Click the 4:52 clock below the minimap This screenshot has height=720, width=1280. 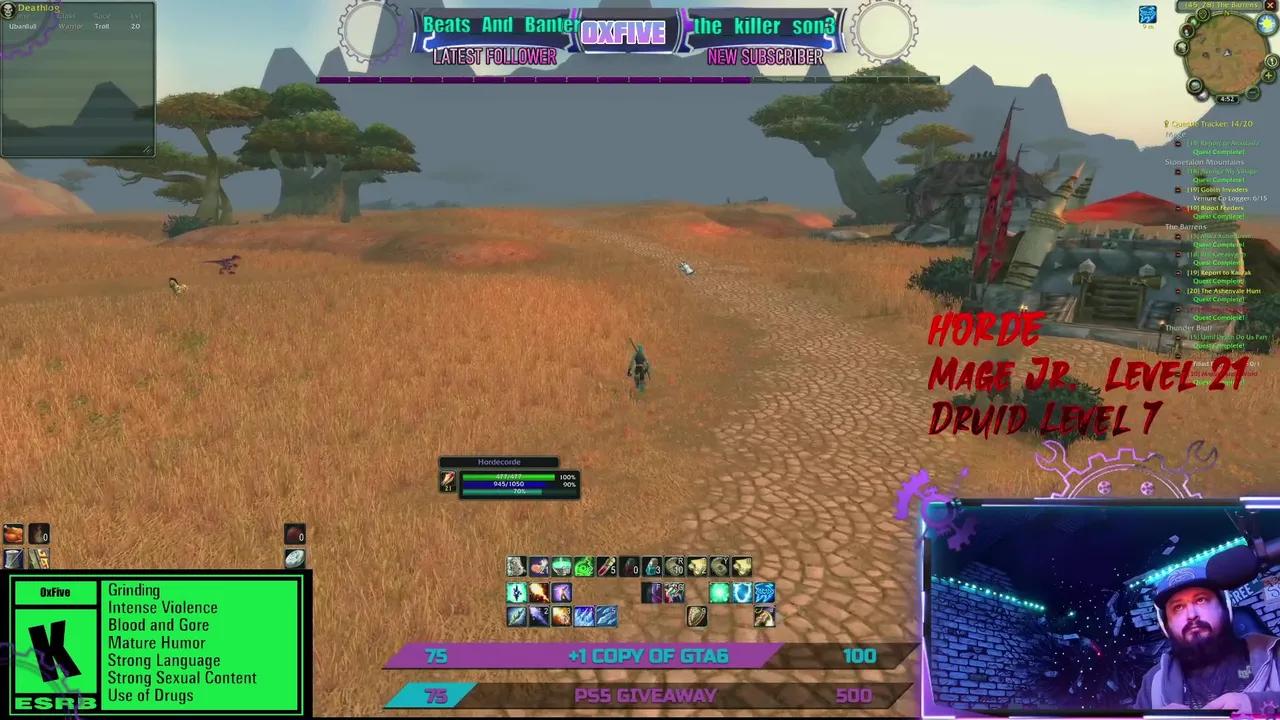pyautogui.click(x=1228, y=99)
